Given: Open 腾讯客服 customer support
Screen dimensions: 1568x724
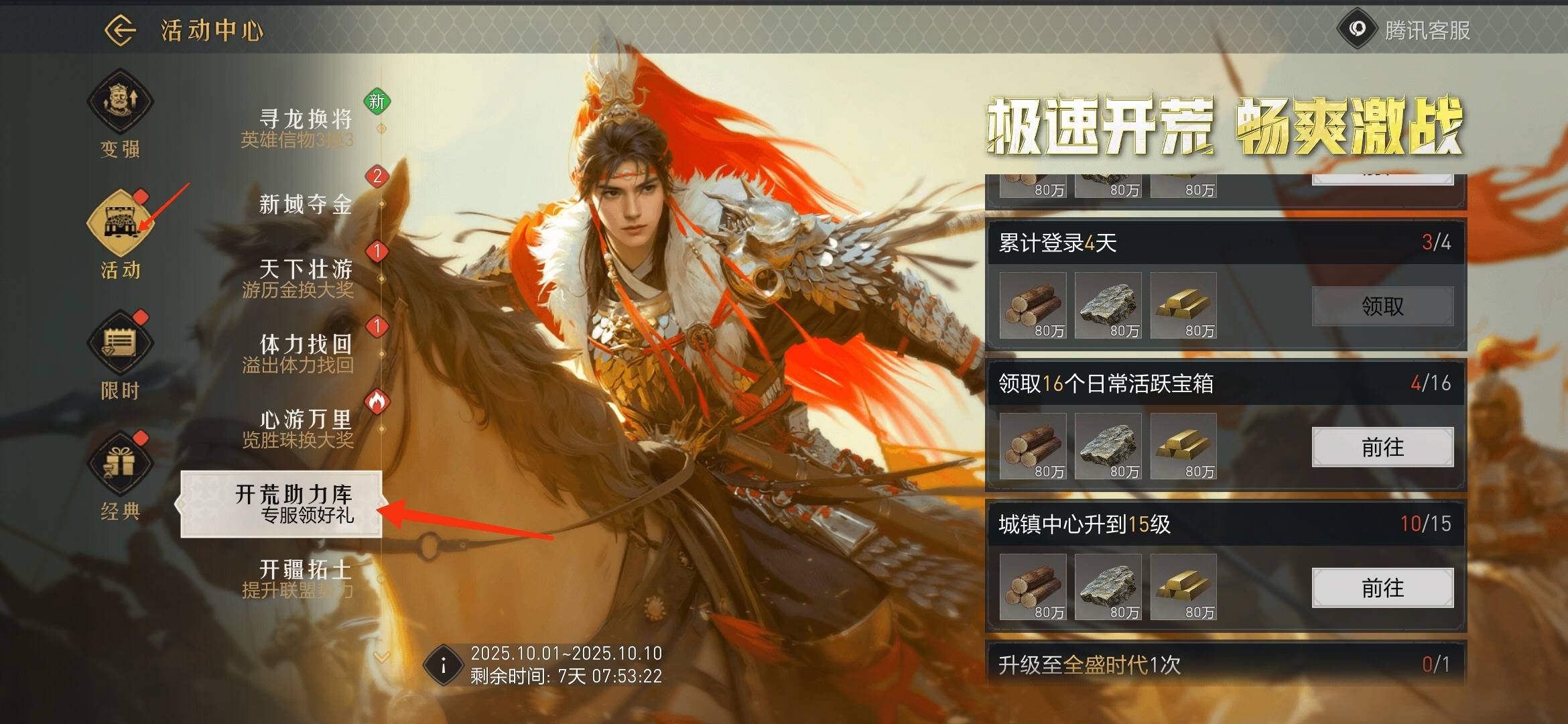Looking at the screenshot, I should tap(1404, 30).
